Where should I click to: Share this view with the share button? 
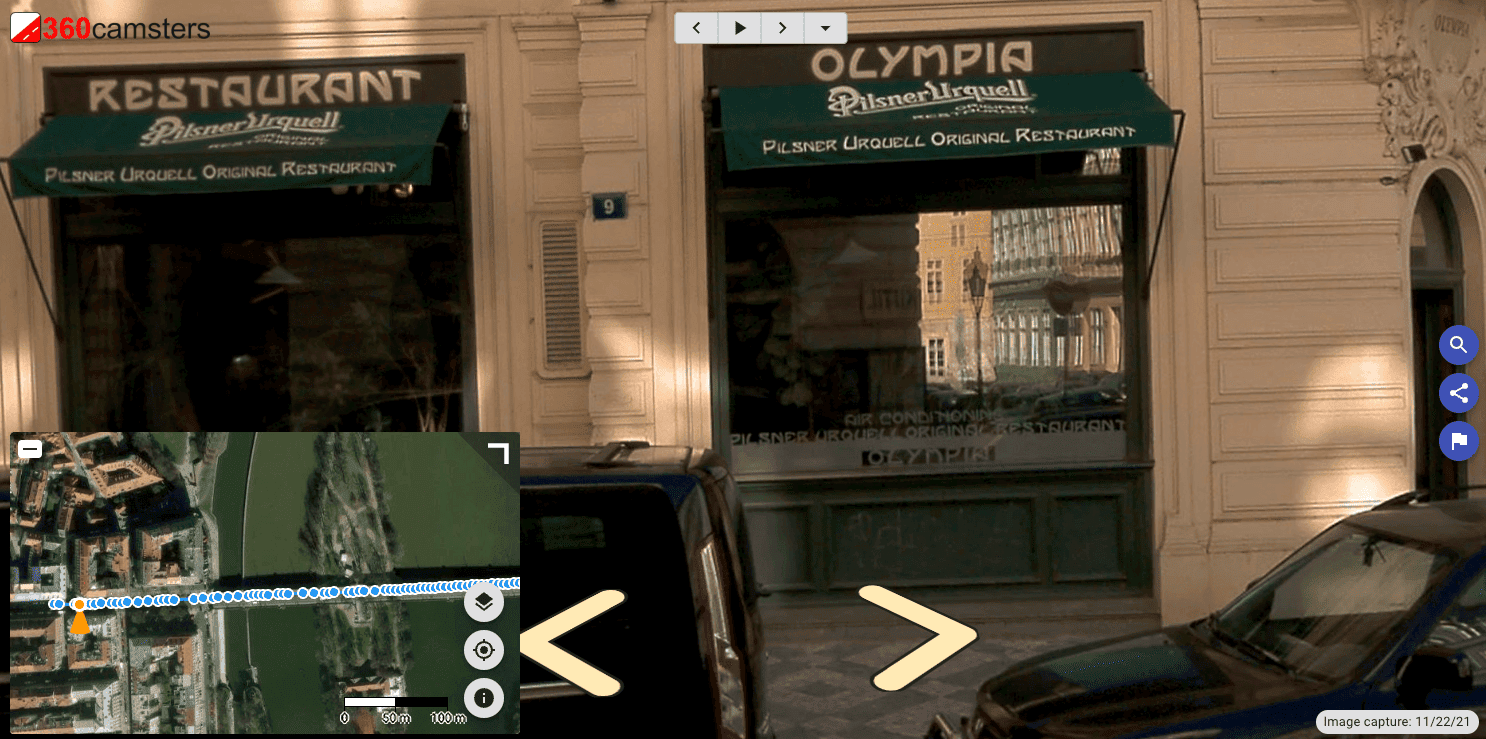coord(1458,393)
